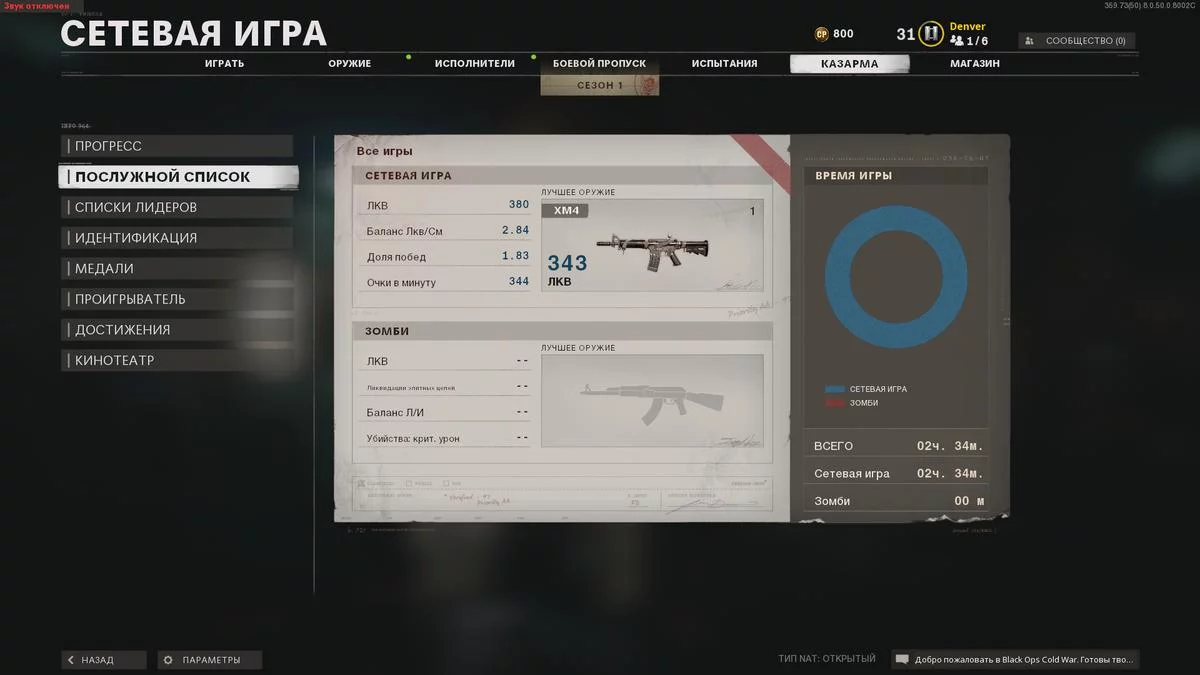Open the СООБЩЕСТВО social panel
The width and height of the screenshot is (1200, 675).
1077,41
